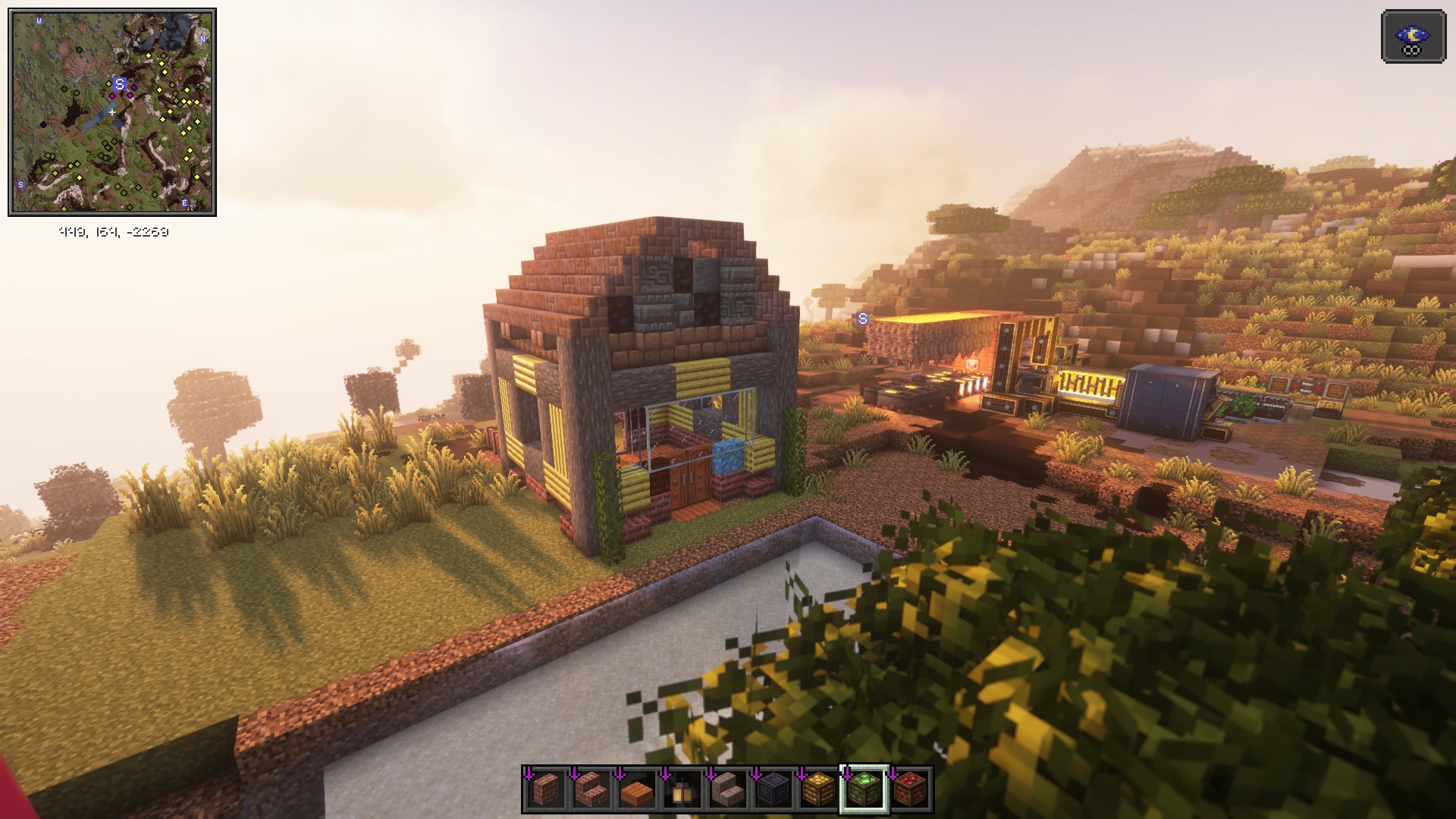Click the night vision effect icon
Image resolution: width=1456 pixels, height=819 pixels.
(x=1413, y=36)
